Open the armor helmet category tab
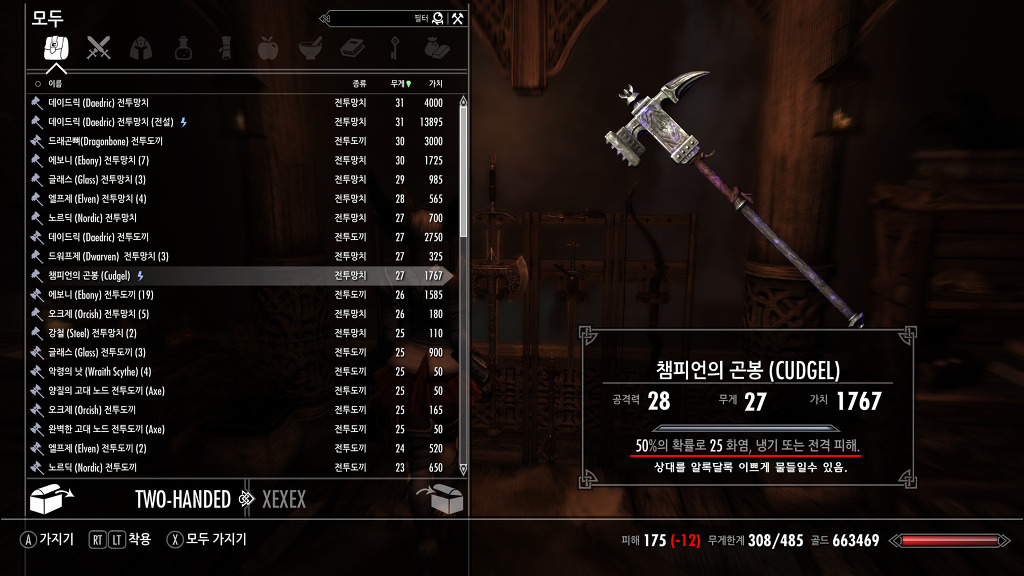 click(x=141, y=47)
